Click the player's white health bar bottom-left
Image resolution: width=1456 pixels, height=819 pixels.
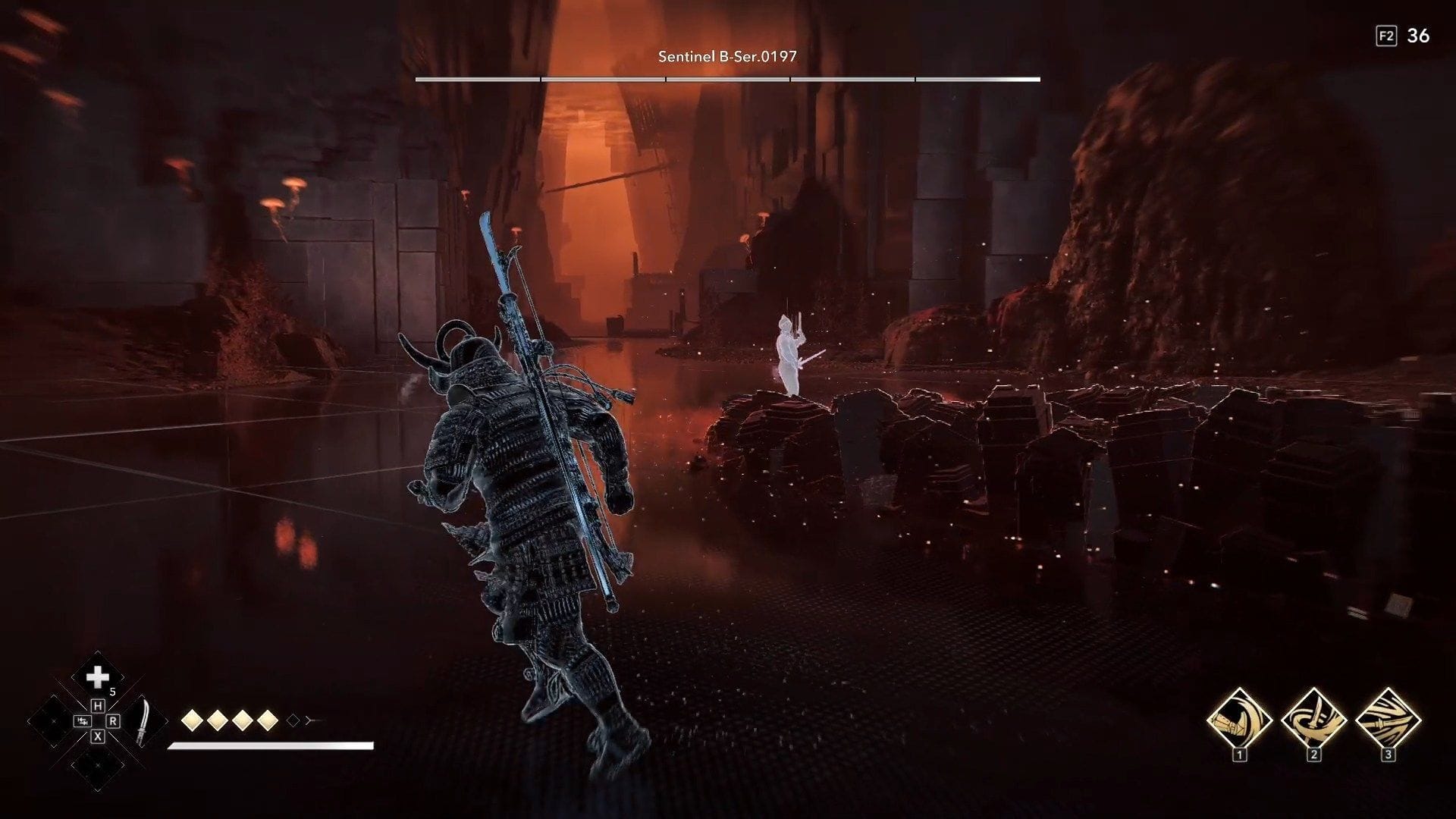click(x=269, y=746)
